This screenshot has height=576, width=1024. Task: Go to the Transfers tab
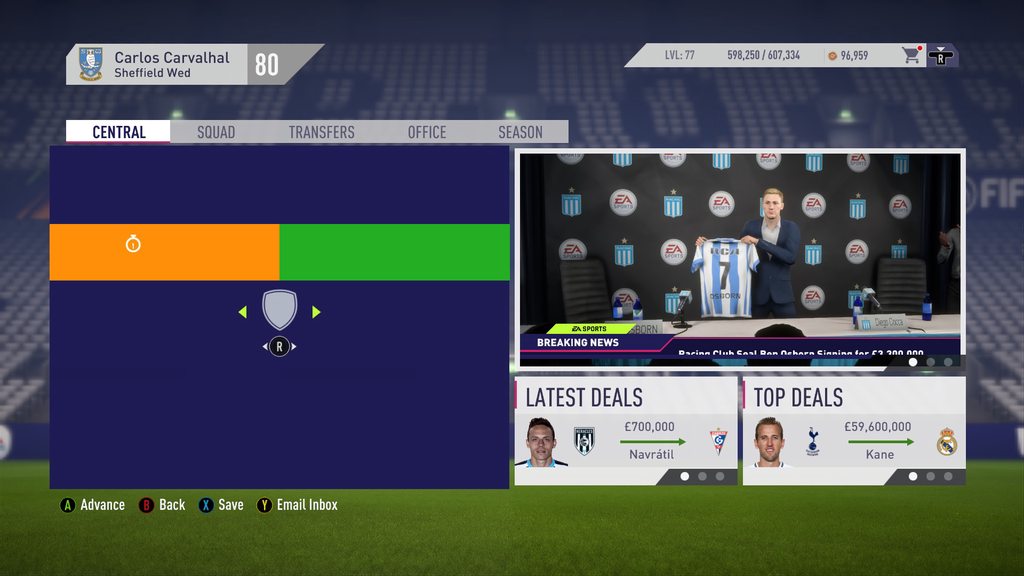[321, 132]
